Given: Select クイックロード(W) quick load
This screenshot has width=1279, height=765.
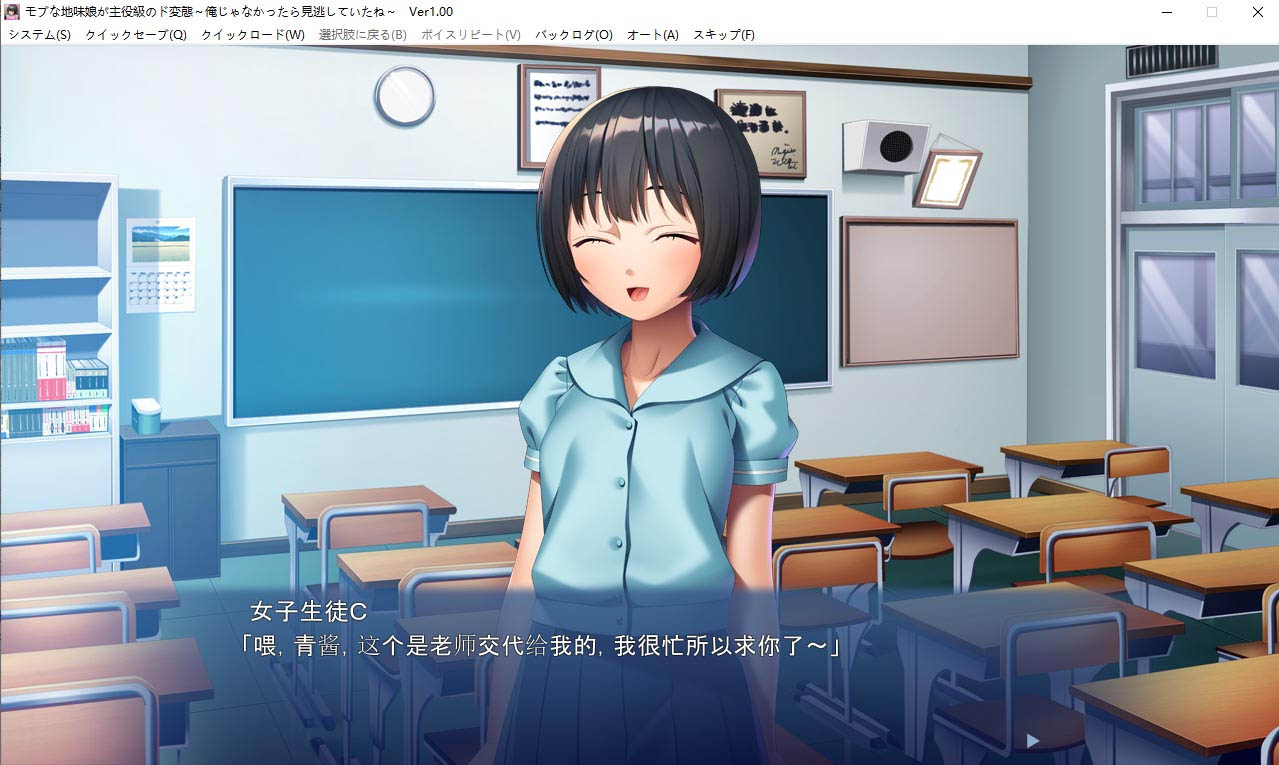Looking at the screenshot, I should 253,35.
